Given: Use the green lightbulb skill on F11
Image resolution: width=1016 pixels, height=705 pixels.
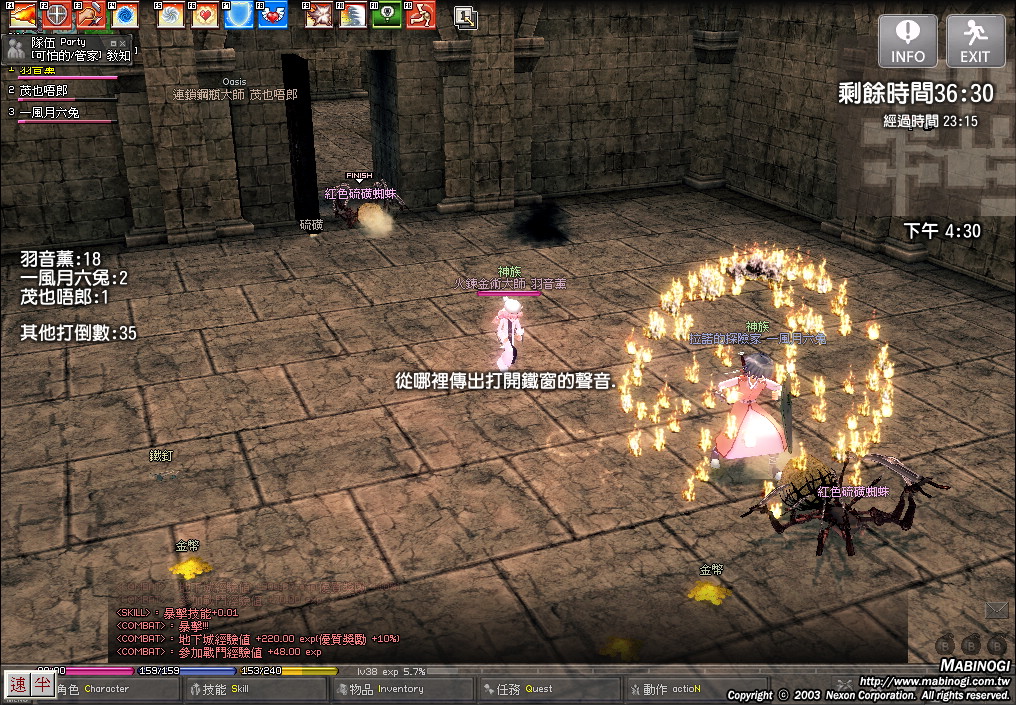Looking at the screenshot, I should pos(387,15).
